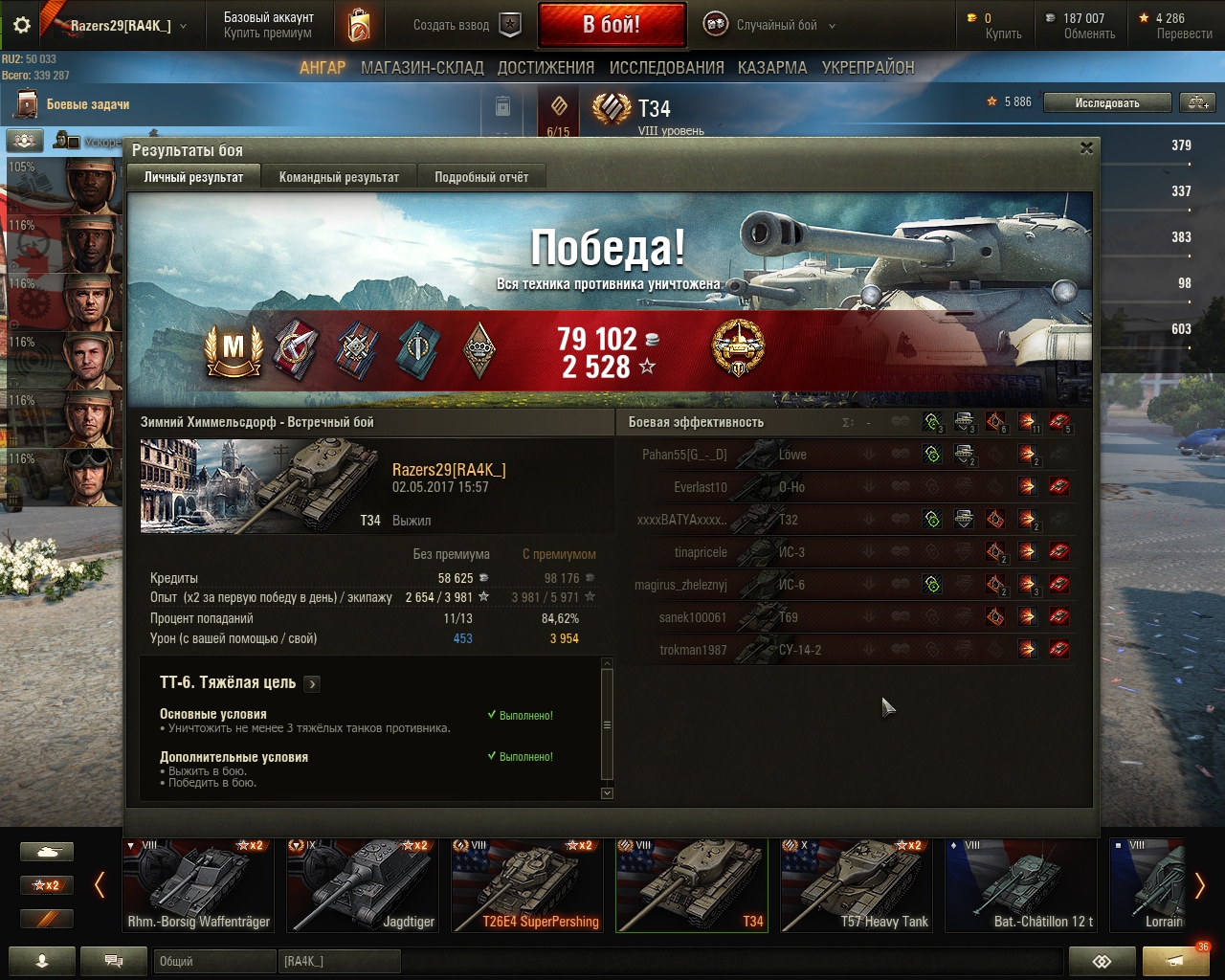The height and width of the screenshot is (980, 1225).
Task: Open the КАЗАРМА barracks
Action: click(771, 68)
